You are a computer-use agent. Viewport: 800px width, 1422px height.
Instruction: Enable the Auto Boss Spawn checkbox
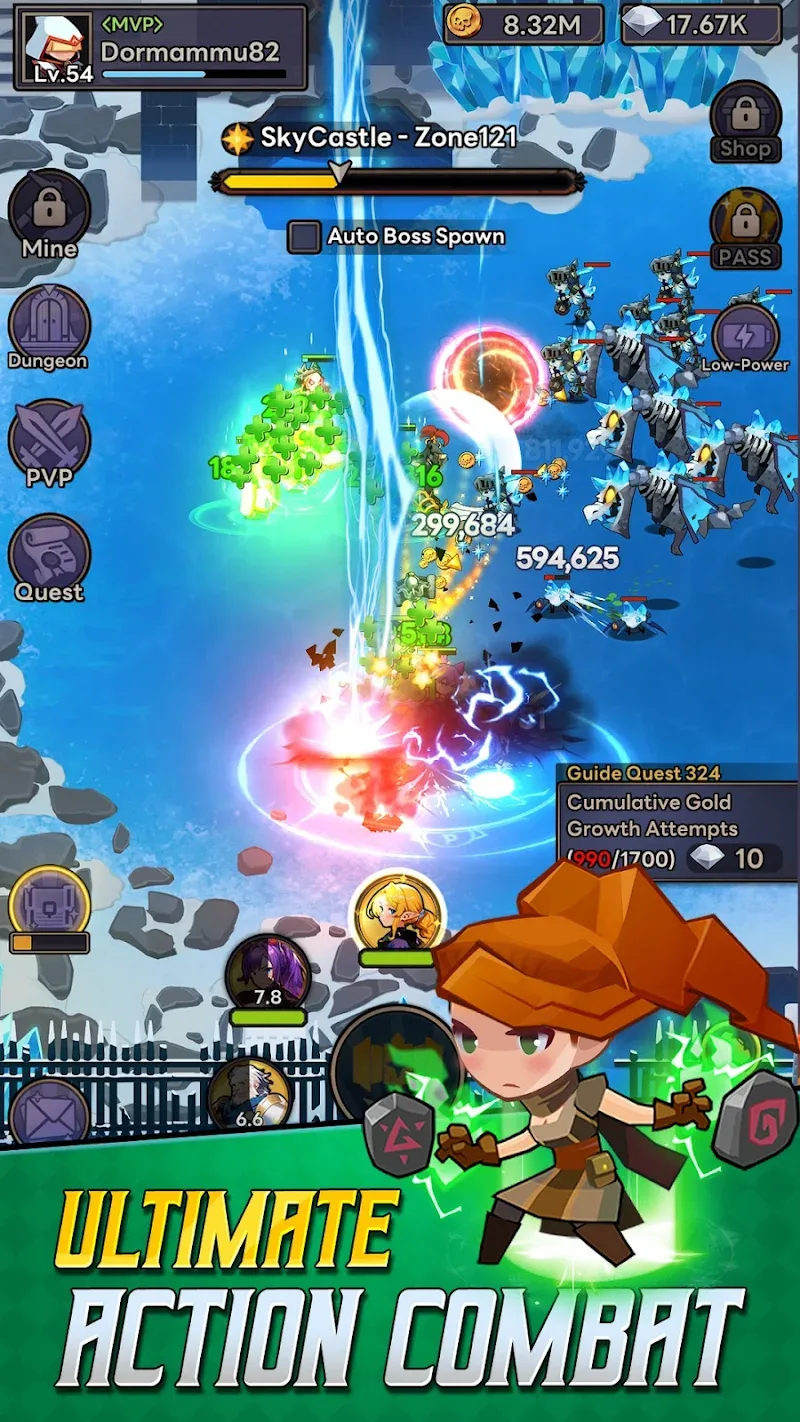(x=304, y=237)
